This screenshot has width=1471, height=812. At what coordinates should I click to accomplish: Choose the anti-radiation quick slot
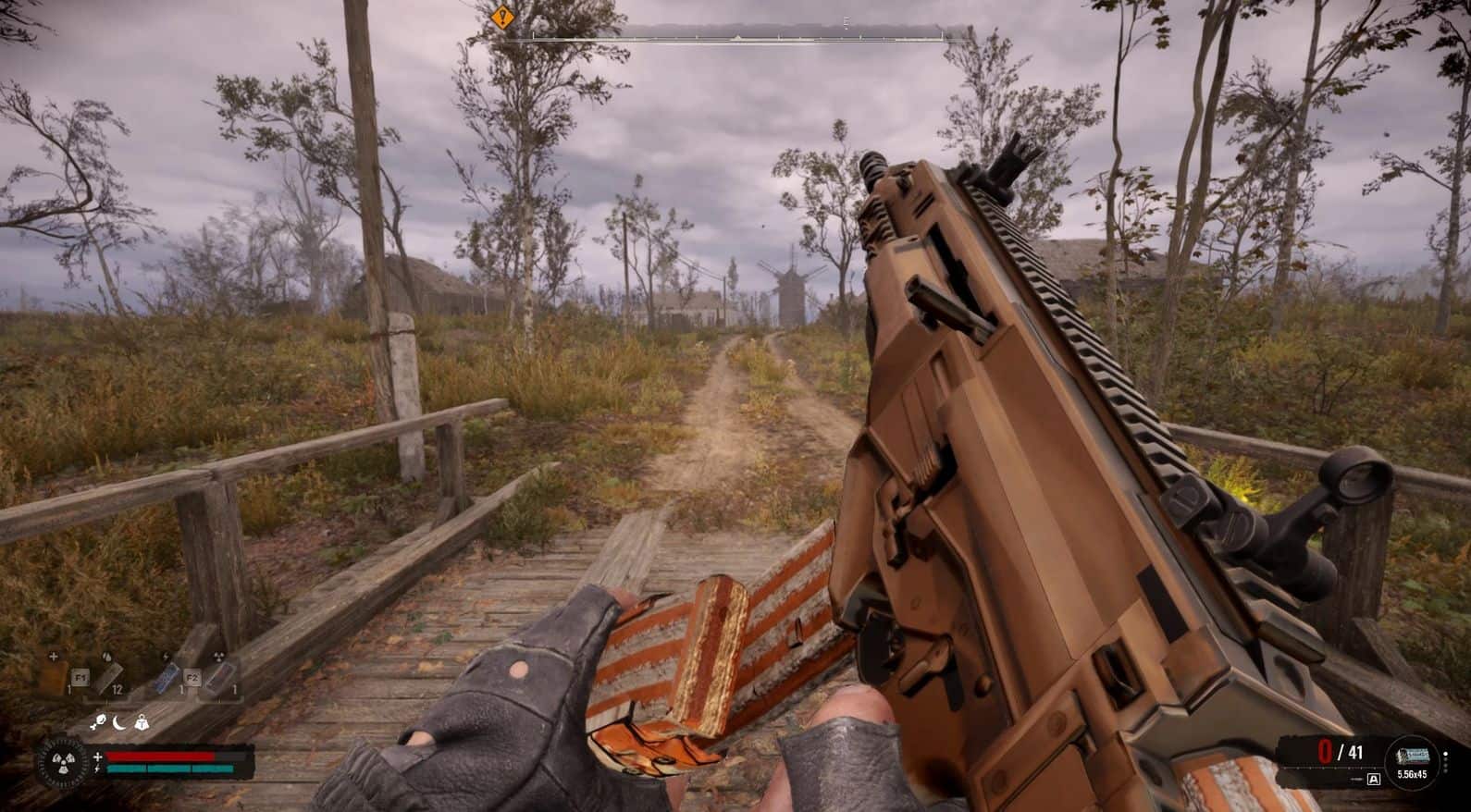(x=220, y=676)
